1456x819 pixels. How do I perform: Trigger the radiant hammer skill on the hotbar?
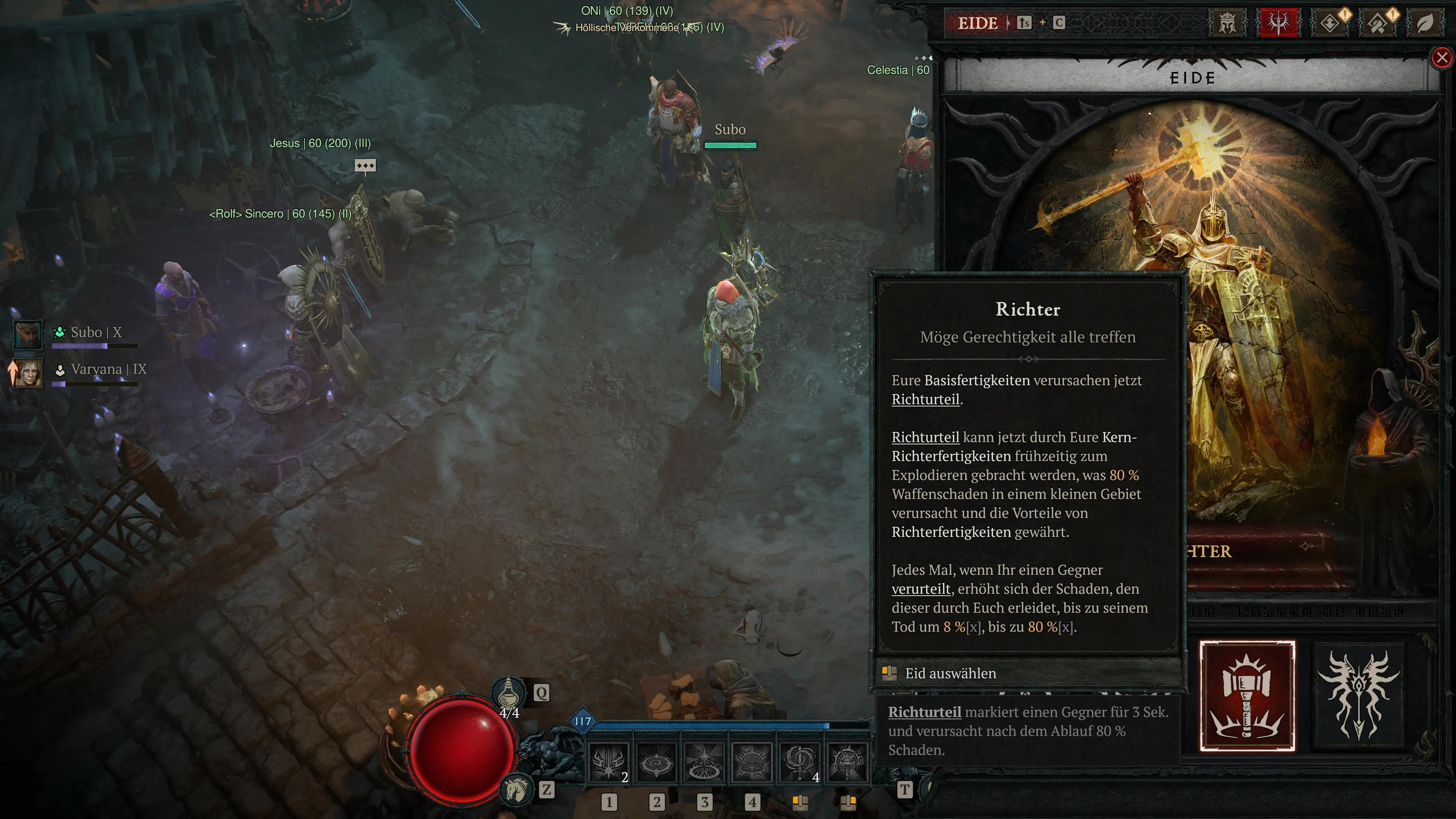(x=847, y=763)
